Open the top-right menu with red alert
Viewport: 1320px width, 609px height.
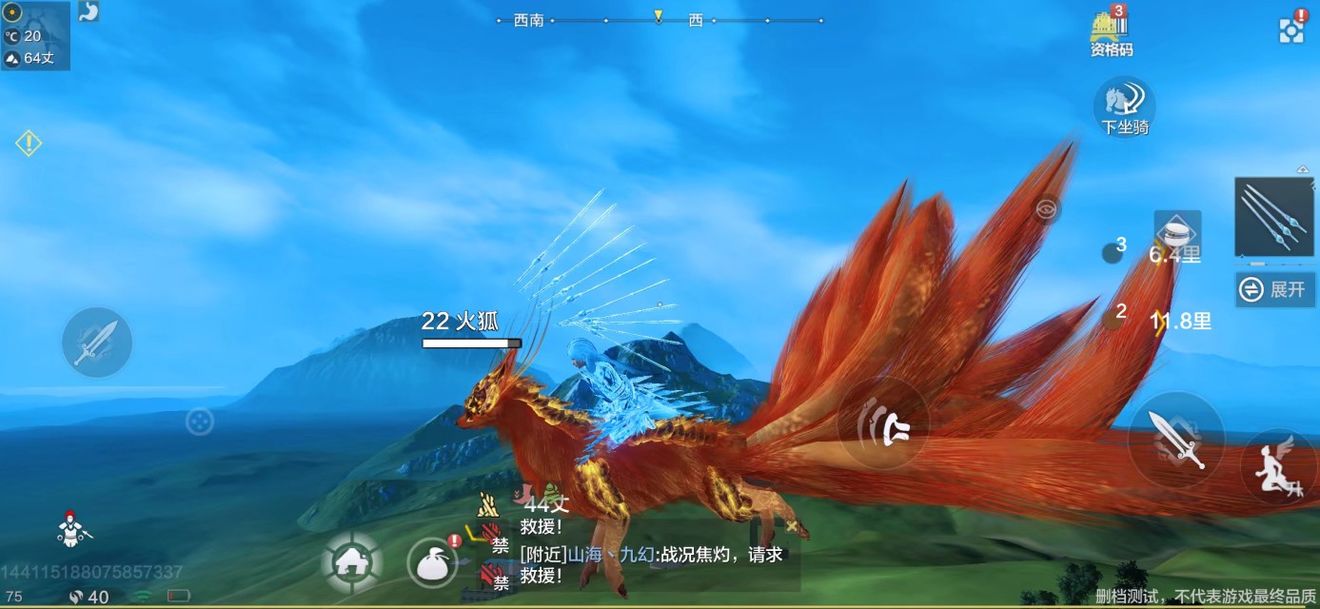tap(1292, 30)
